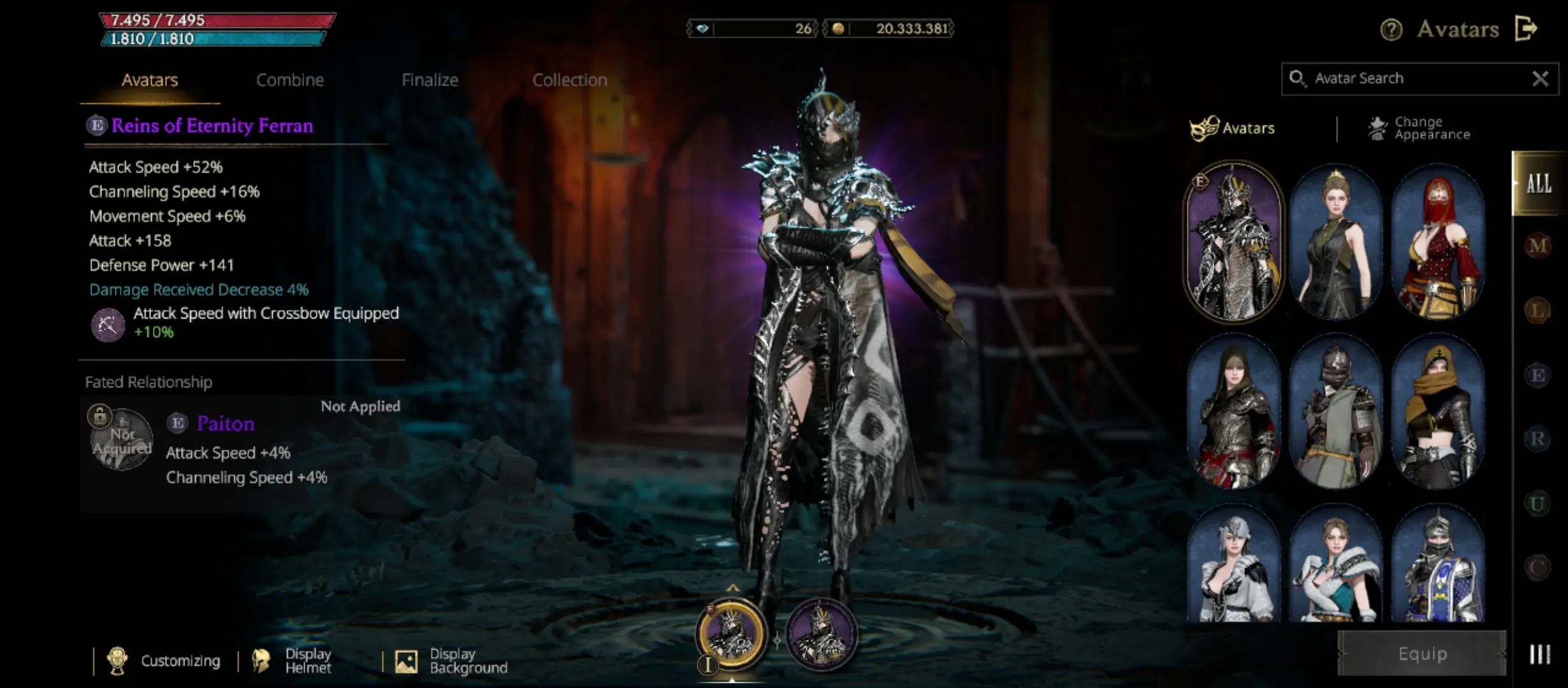Select the yellow-hooded avatar thumbnail
Viewport: 1568px width, 688px height.
[1437, 412]
